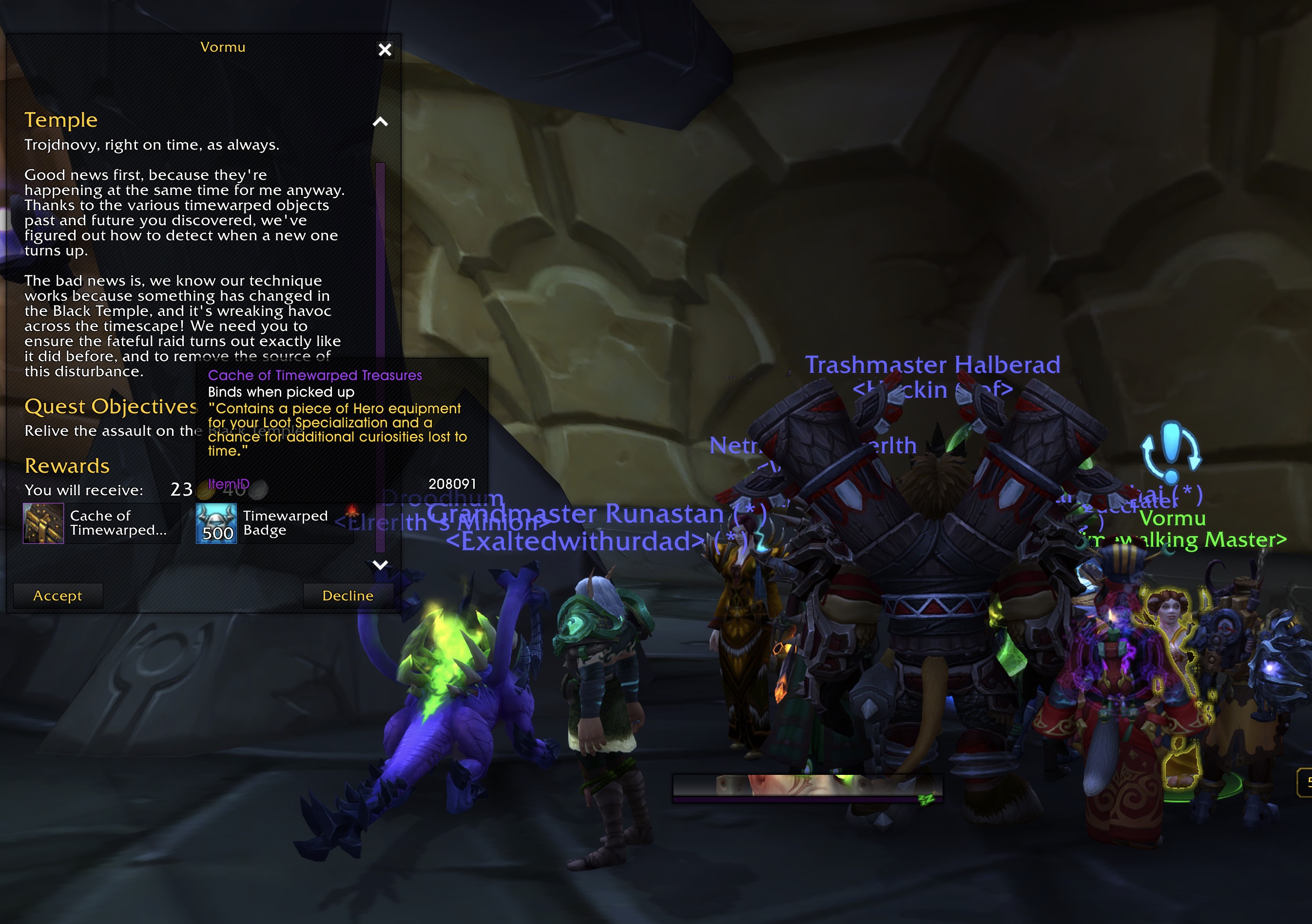Click the Cache of Timewarped Treasures reward

43,523
